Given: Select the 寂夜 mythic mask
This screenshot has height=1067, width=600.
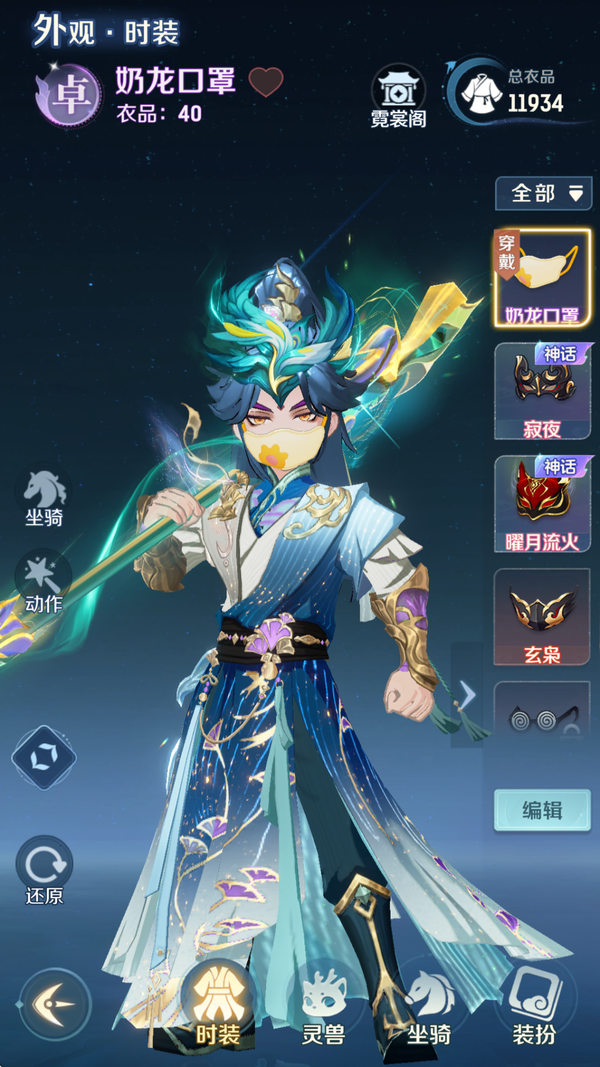Looking at the screenshot, I should (x=542, y=391).
